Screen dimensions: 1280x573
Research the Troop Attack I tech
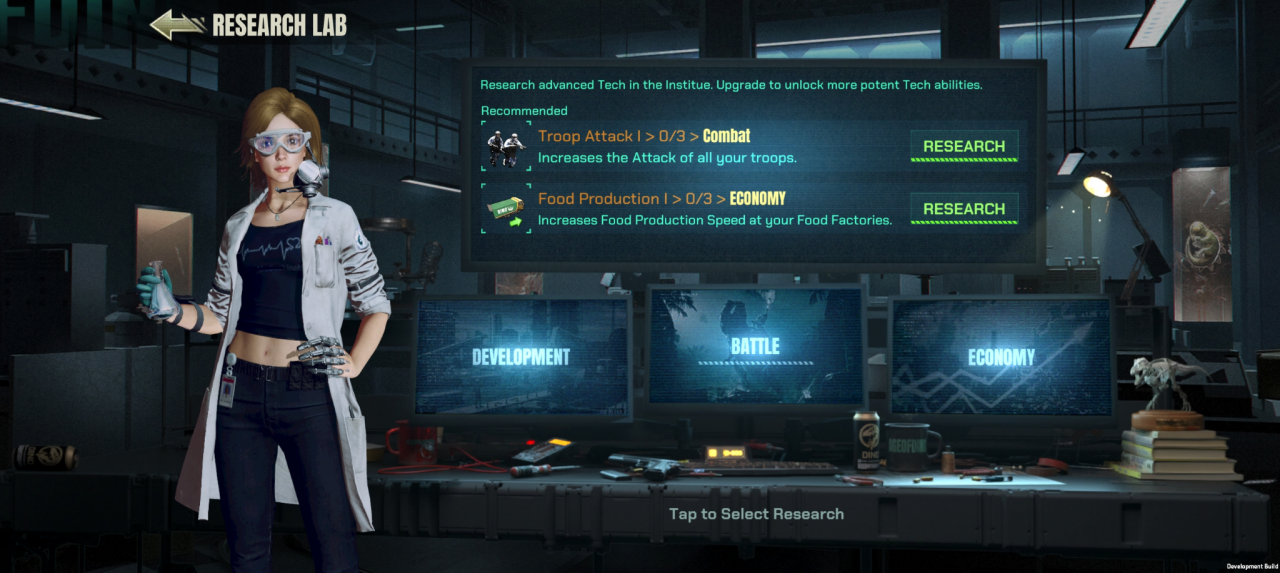(x=963, y=146)
